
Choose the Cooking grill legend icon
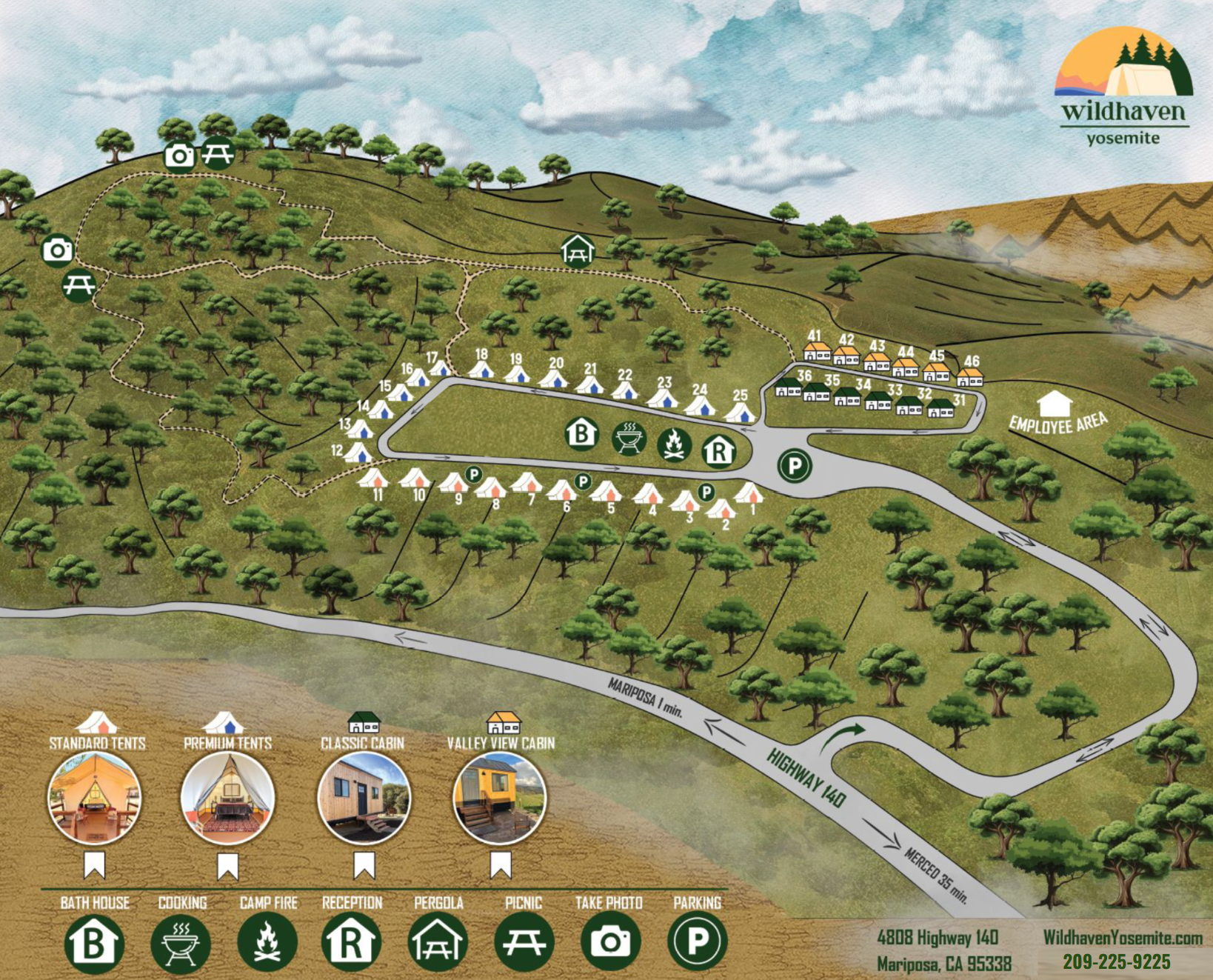(180, 943)
